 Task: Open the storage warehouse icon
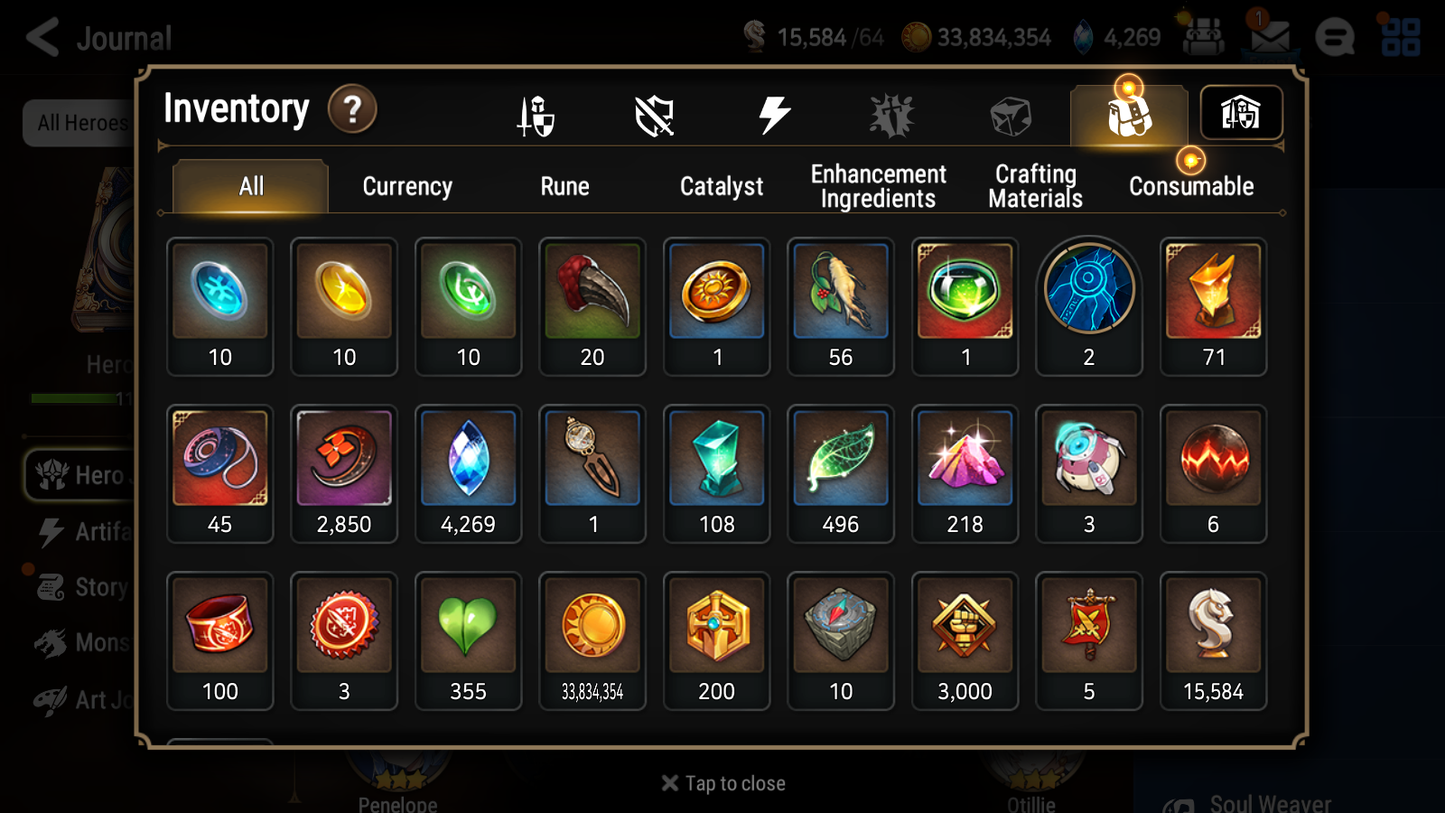click(1240, 113)
